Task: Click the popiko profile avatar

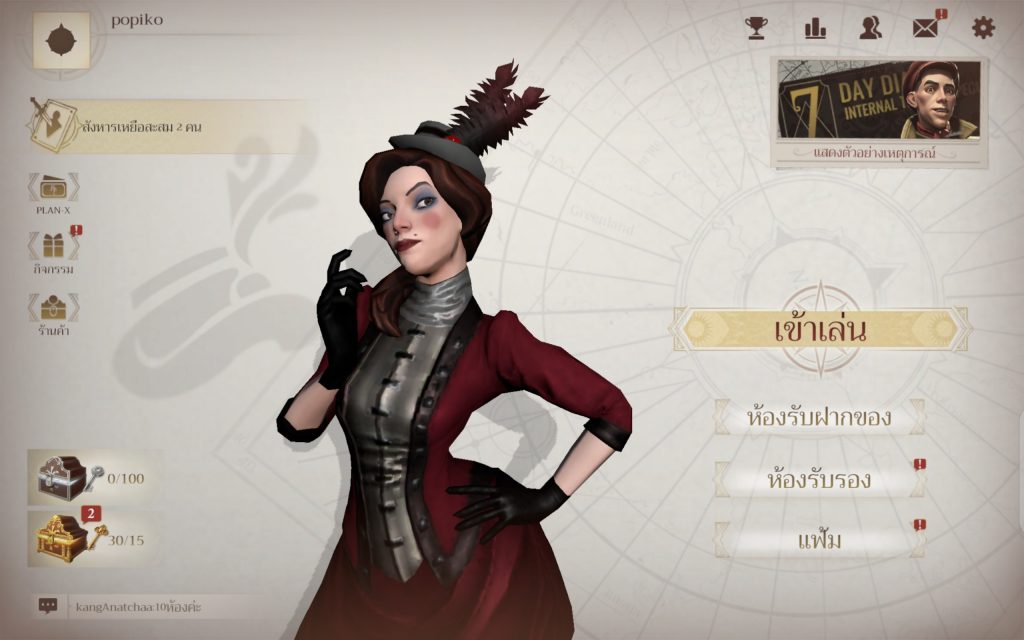Action: click(61, 40)
